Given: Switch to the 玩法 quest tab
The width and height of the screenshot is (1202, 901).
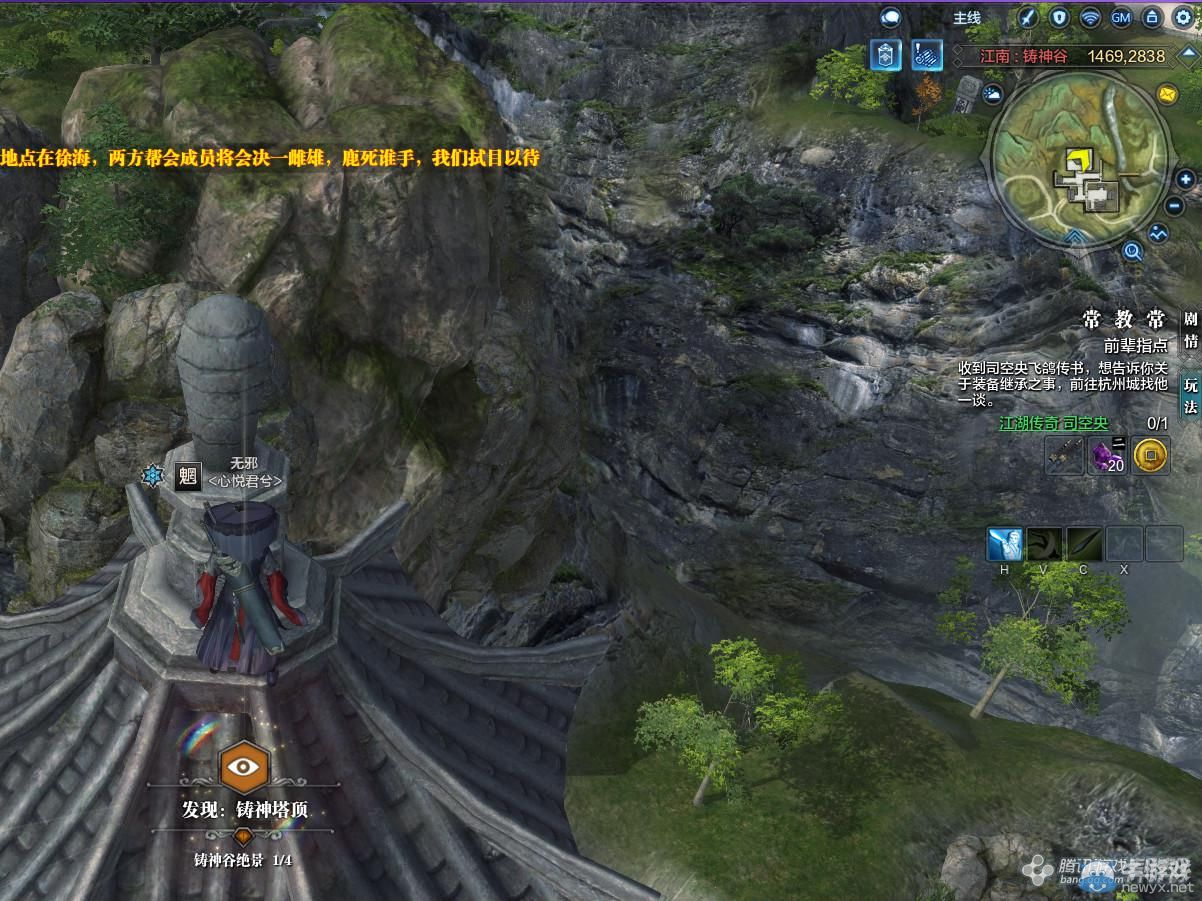Looking at the screenshot, I should (1190, 394).
